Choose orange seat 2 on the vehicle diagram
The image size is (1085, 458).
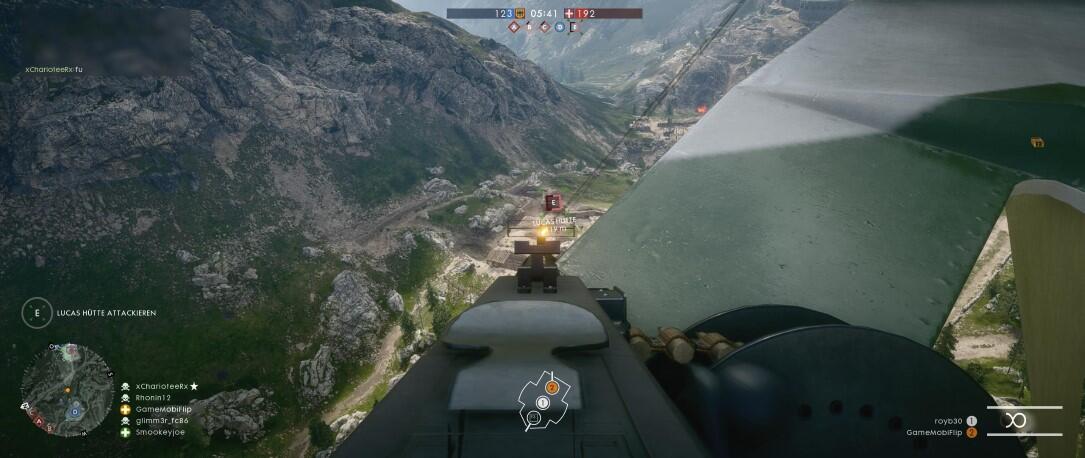point(551,387)
